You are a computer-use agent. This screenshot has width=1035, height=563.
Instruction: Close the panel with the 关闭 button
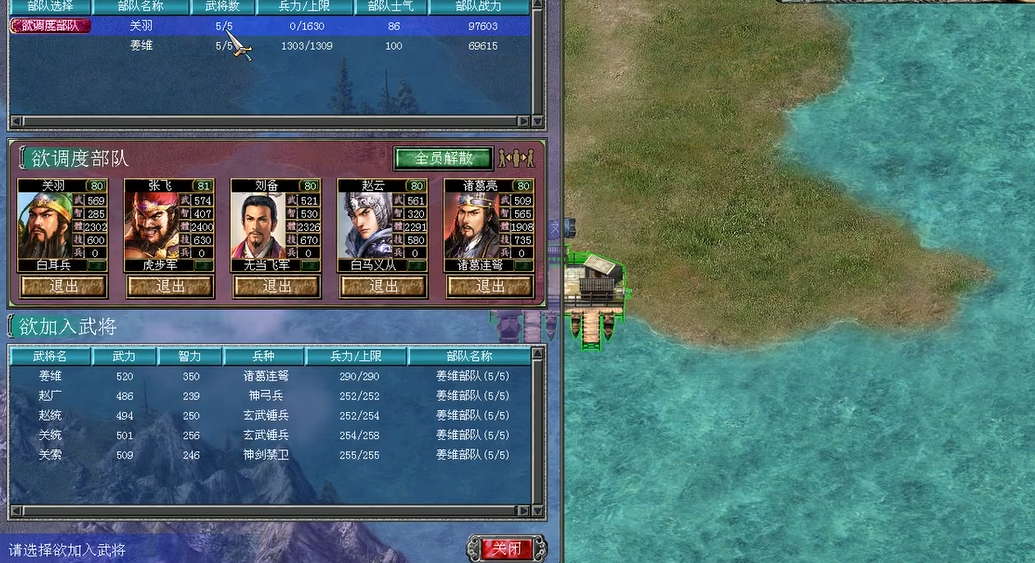(506, 548)
